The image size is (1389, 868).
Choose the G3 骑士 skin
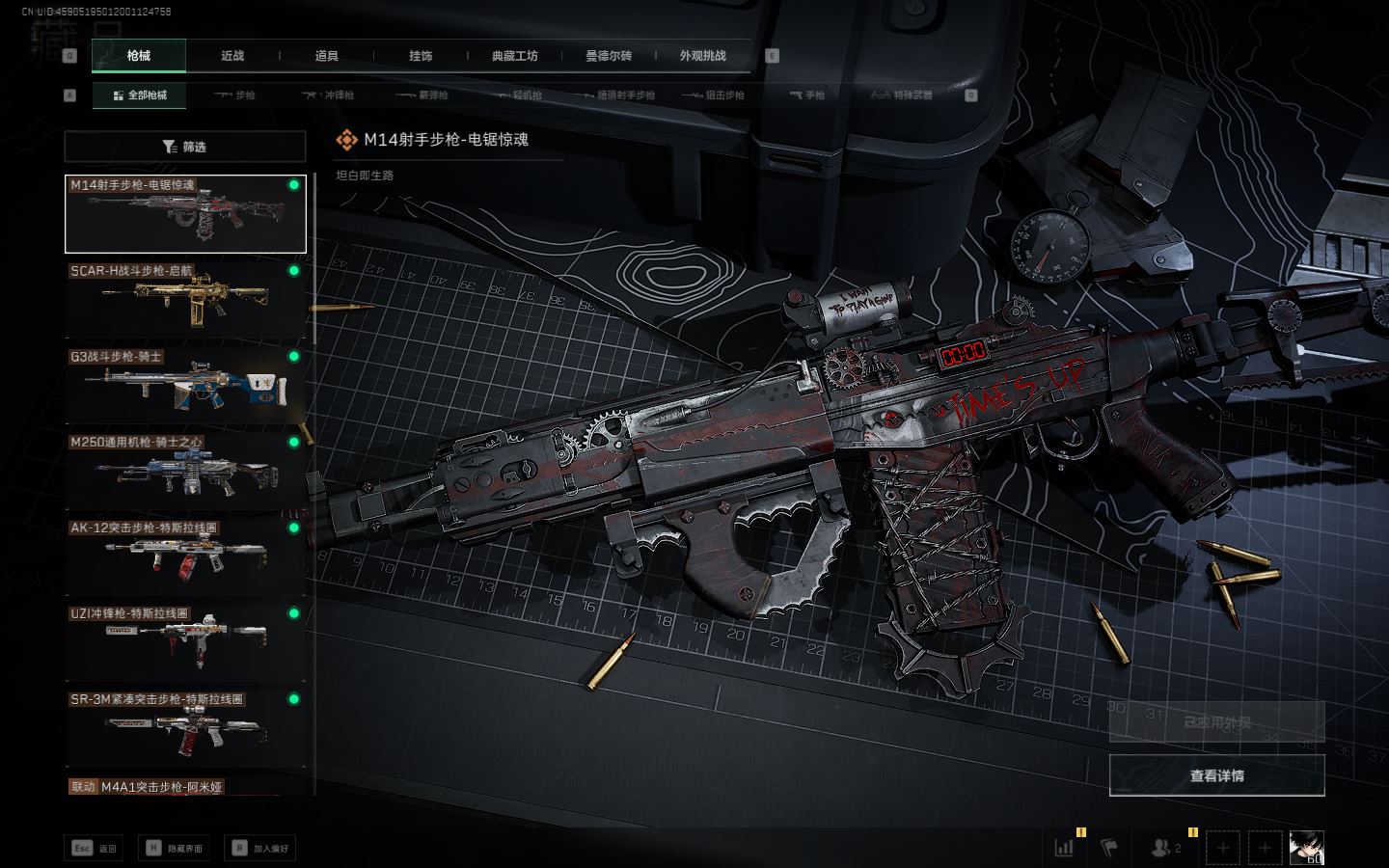[185, 385]
